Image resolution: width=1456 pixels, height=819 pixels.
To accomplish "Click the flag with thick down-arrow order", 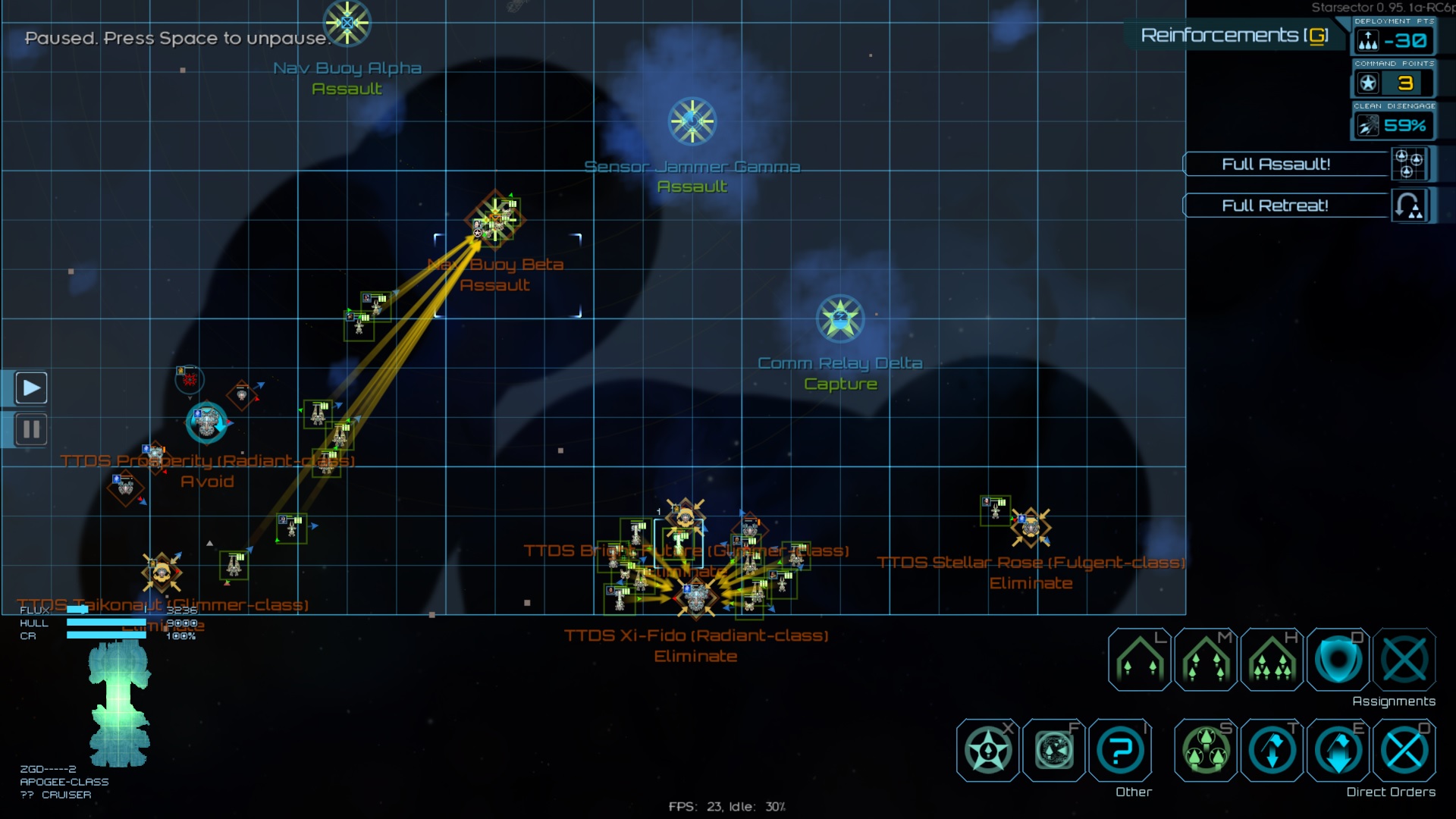I will pos(1338,751).
